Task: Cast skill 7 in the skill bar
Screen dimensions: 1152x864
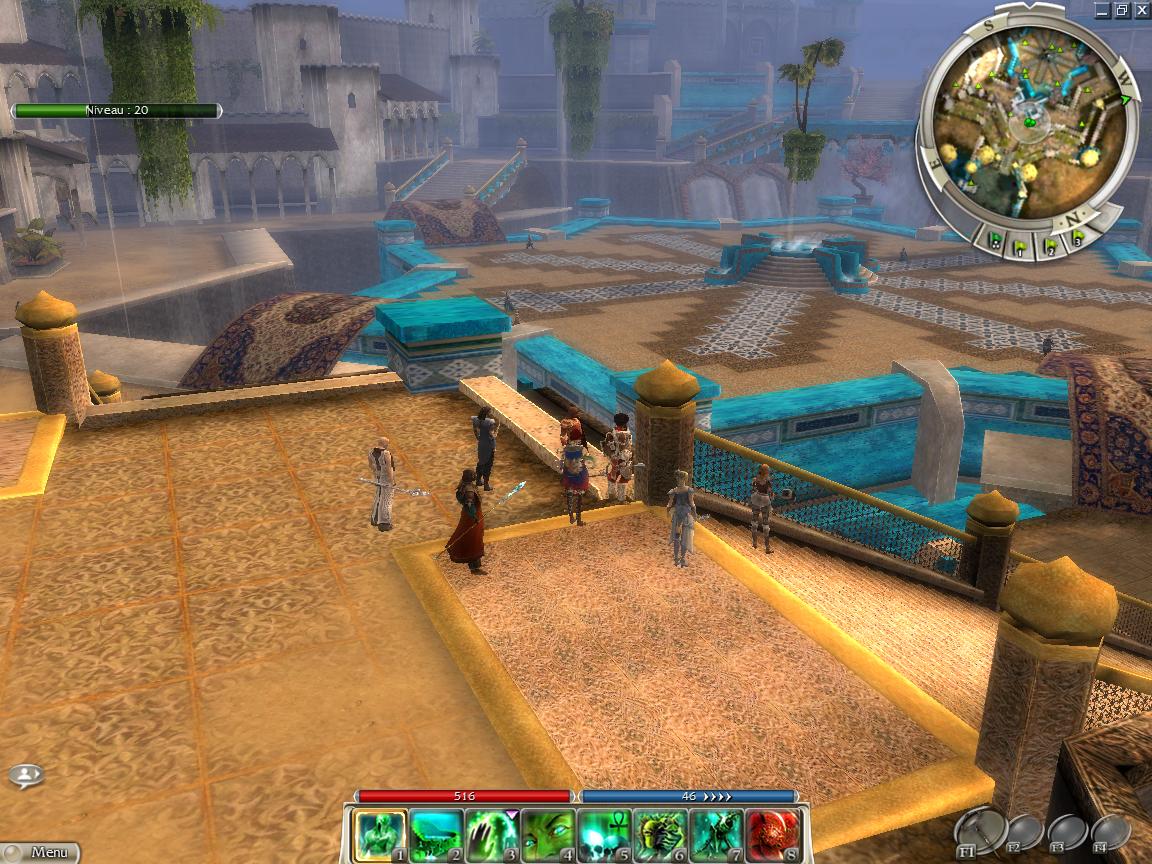Action: pyautogui.click(x=716, y=836)
